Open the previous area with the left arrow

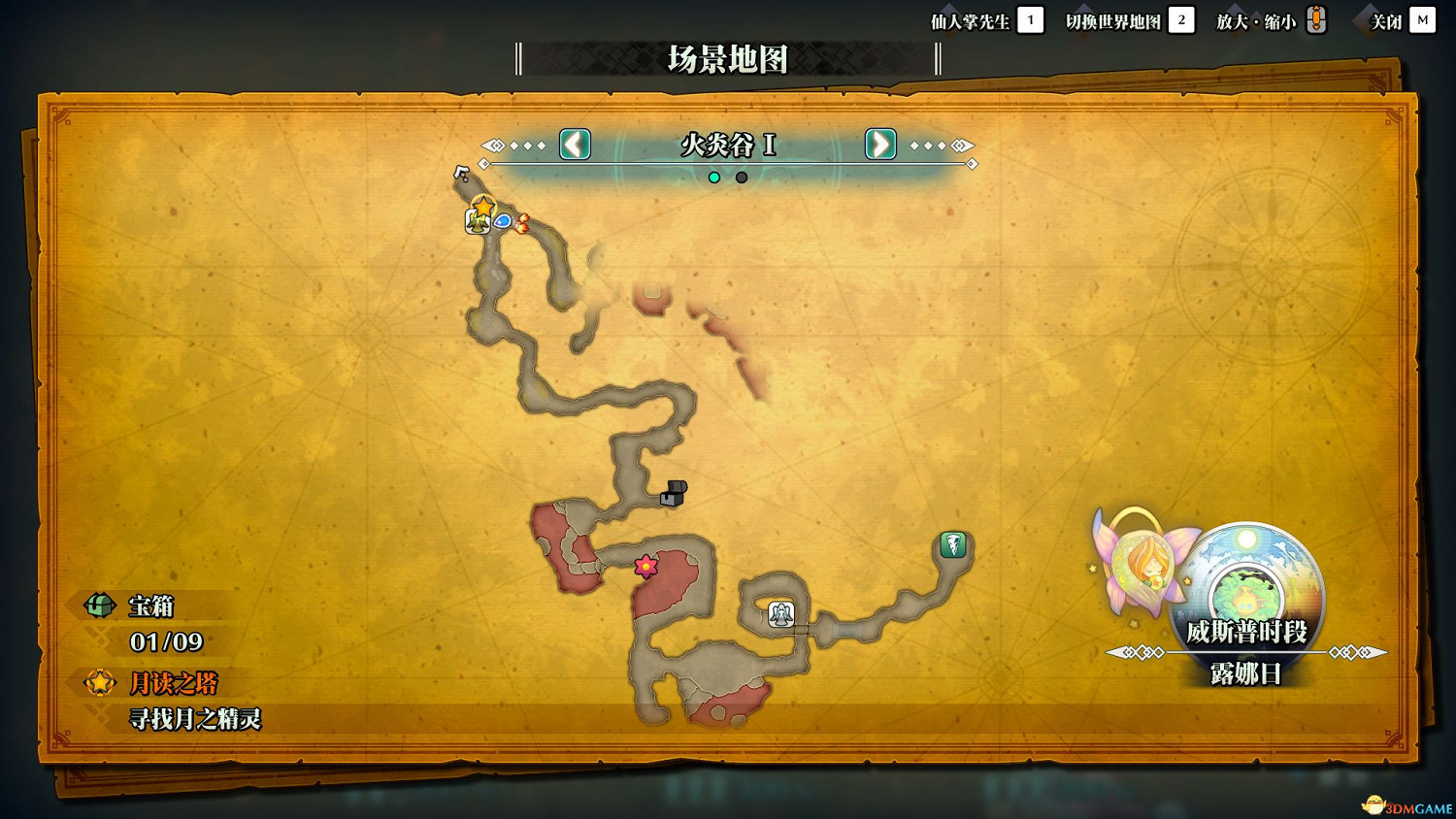pos(574,145)
